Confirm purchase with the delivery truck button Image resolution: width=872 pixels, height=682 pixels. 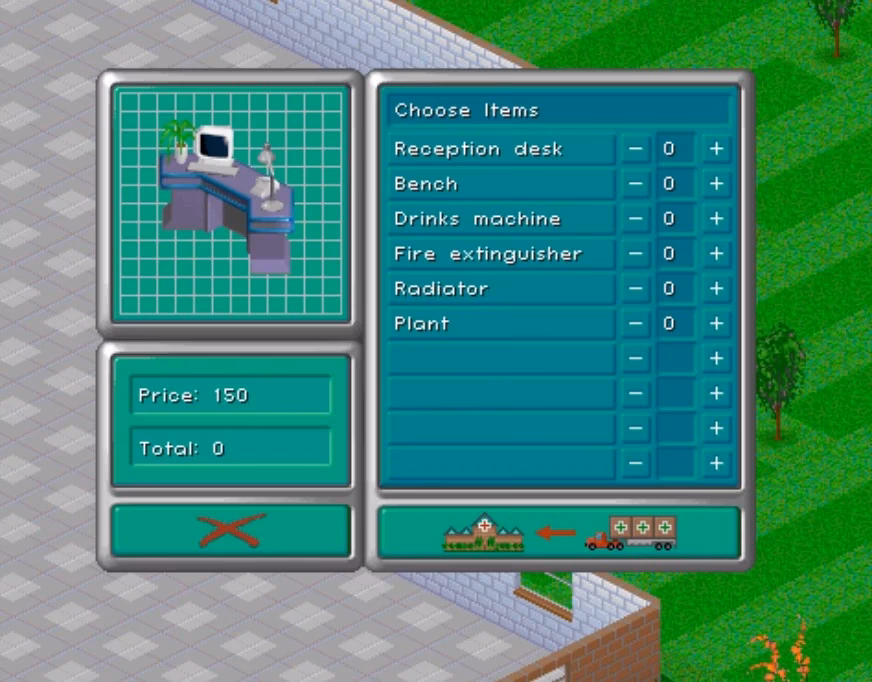point(559,531)
